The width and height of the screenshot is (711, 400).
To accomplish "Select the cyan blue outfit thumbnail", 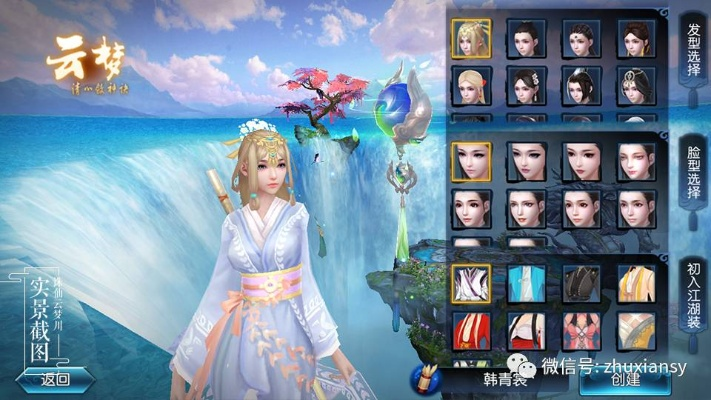I will [x=525, y=284].
